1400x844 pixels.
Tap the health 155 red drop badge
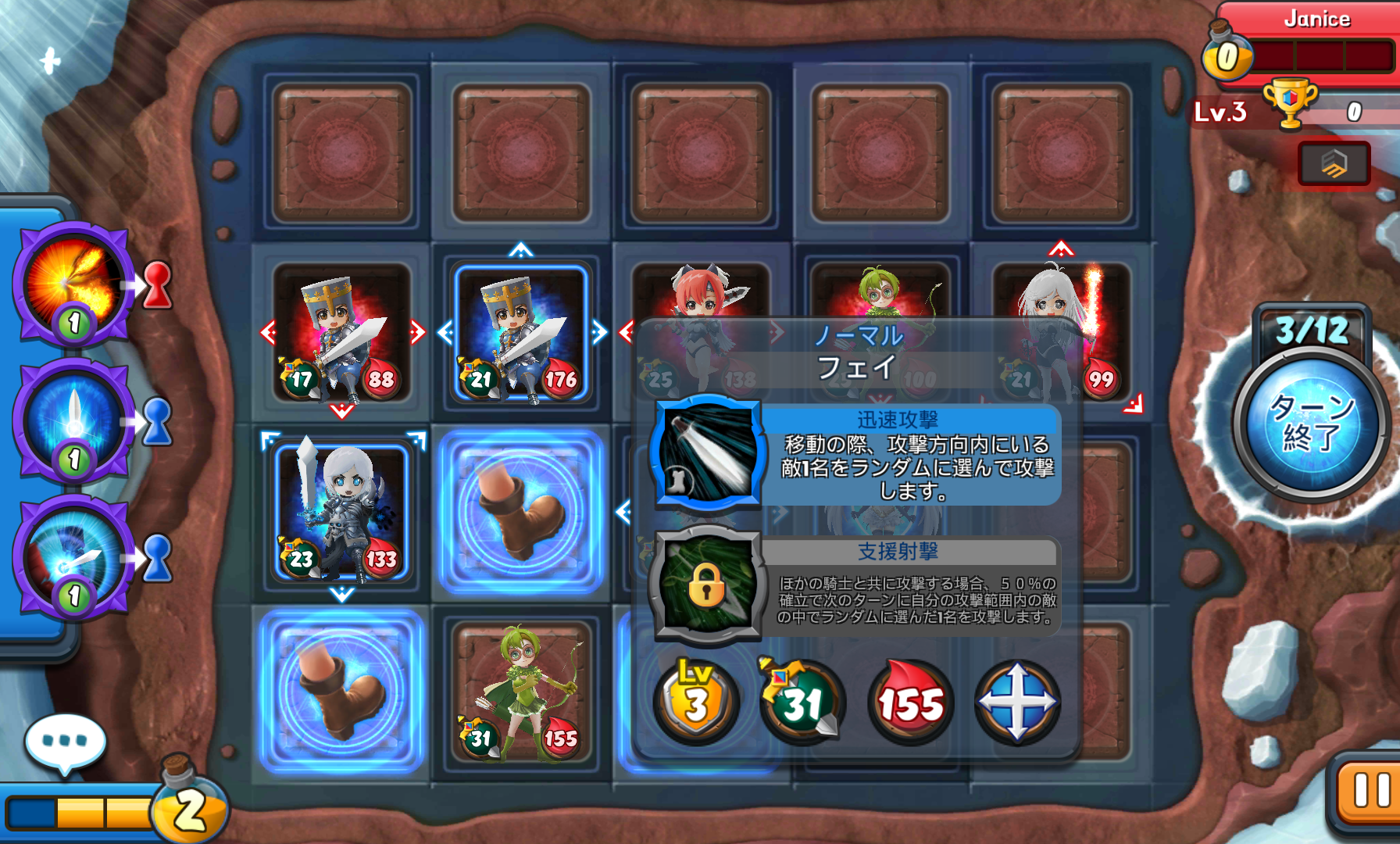click(x=910, y=702)
